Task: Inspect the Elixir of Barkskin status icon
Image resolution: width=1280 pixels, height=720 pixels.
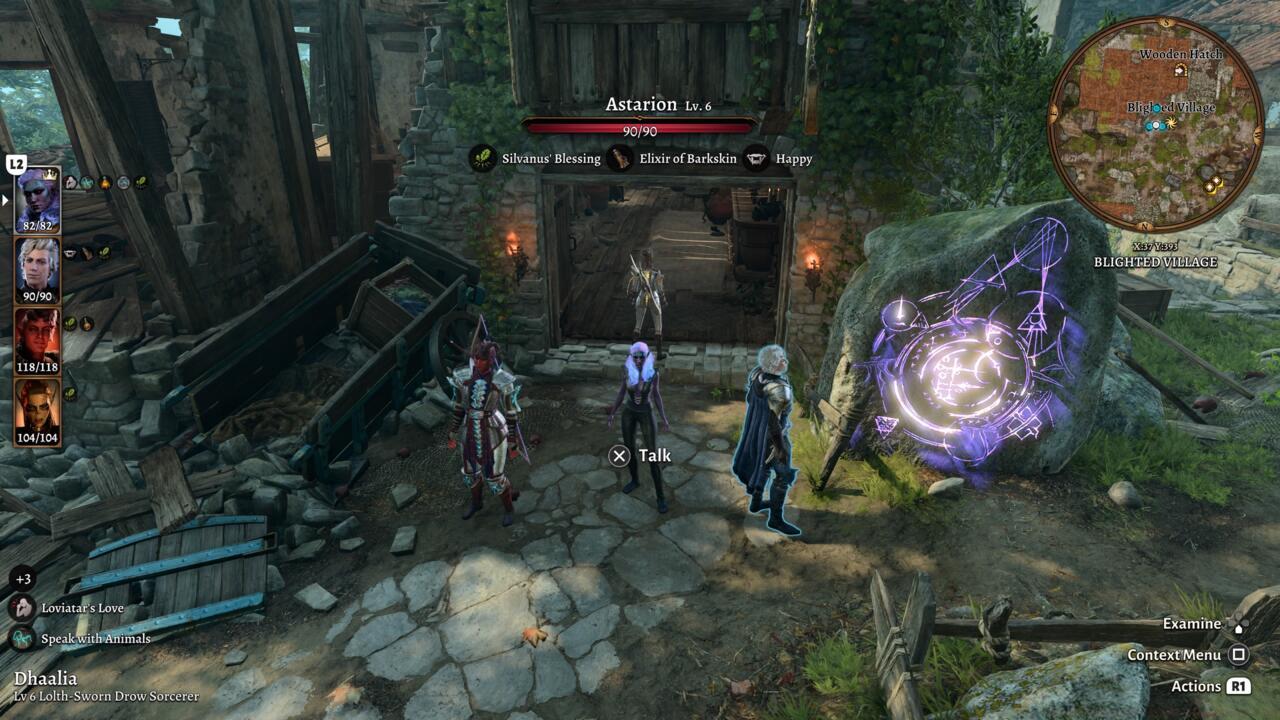Action: point(620,158)
